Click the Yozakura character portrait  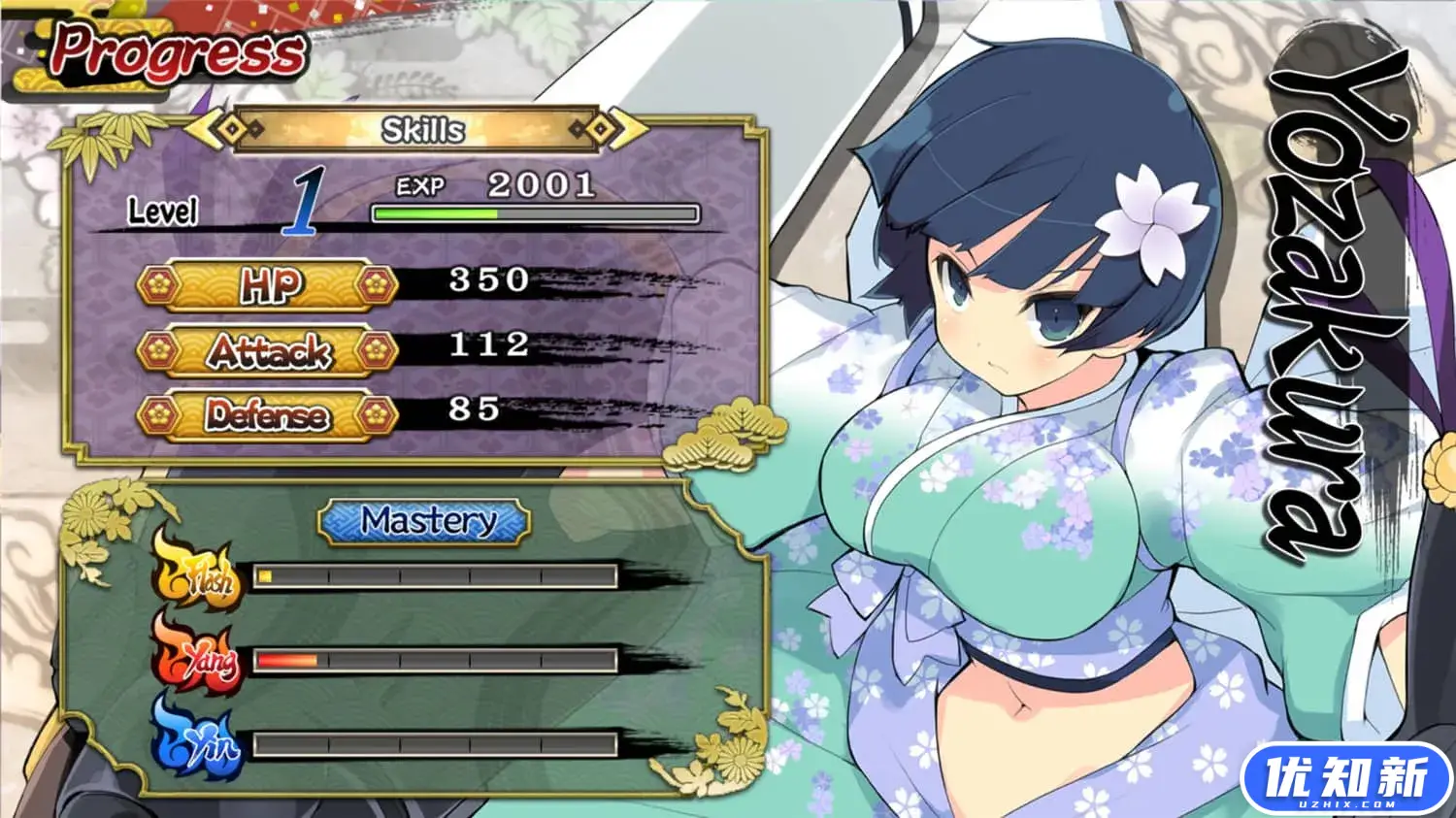tap(1019, 388)
